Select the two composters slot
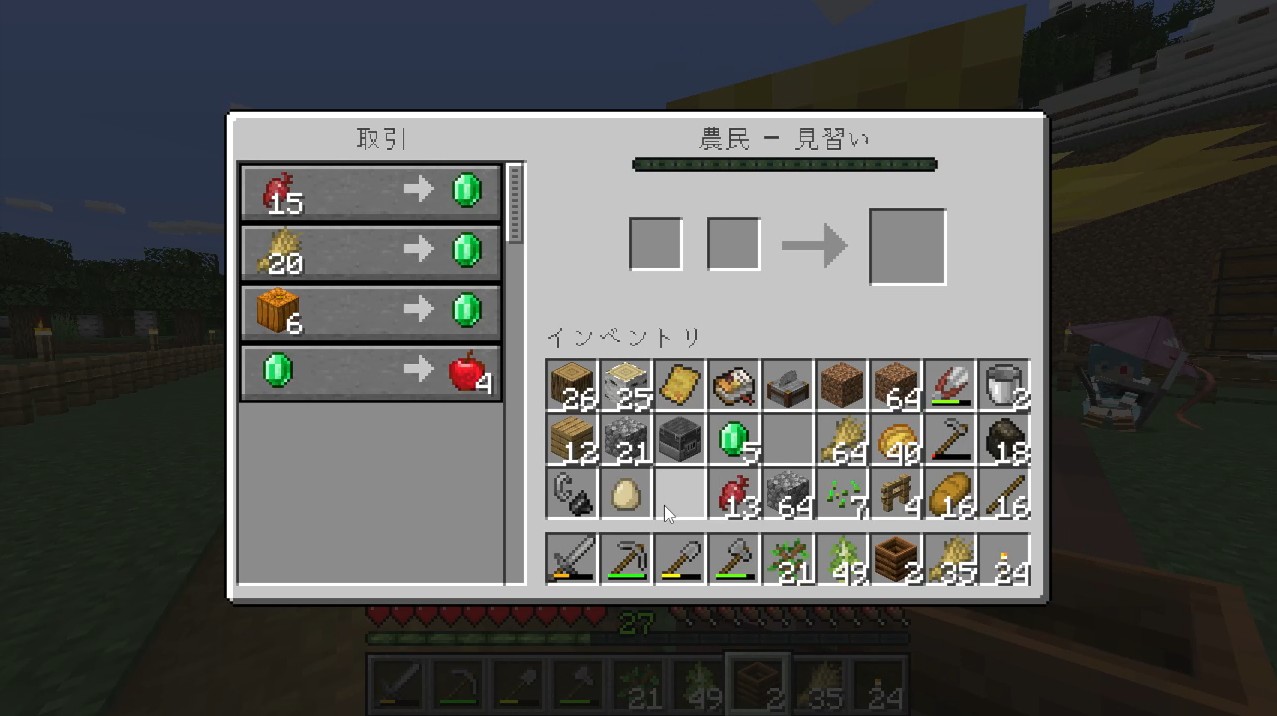 click(x=896, y=558)
